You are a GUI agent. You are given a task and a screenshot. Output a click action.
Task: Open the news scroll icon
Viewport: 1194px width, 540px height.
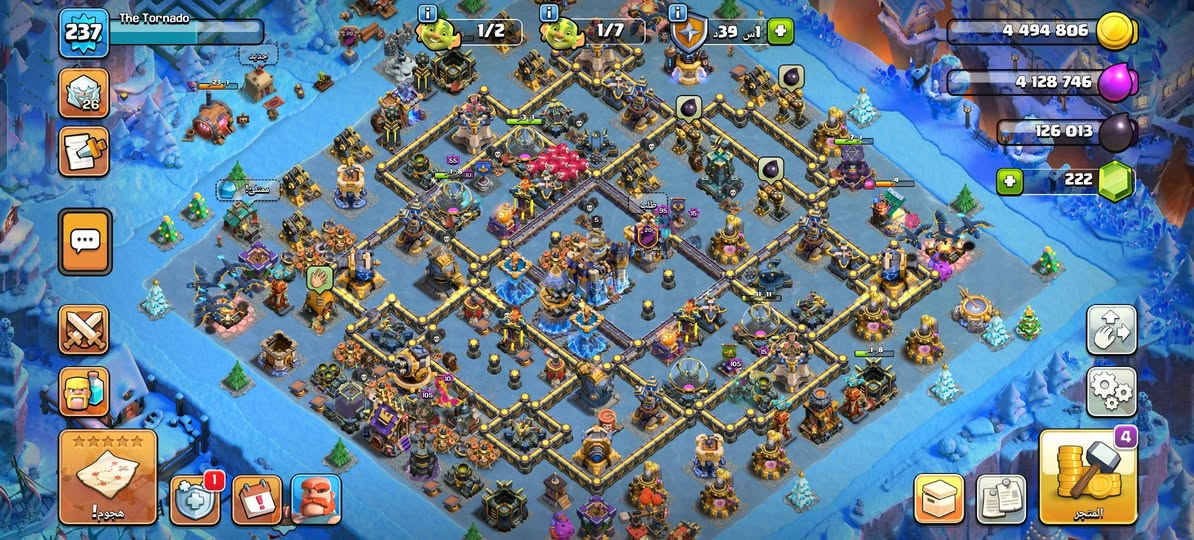click(84, 151)
